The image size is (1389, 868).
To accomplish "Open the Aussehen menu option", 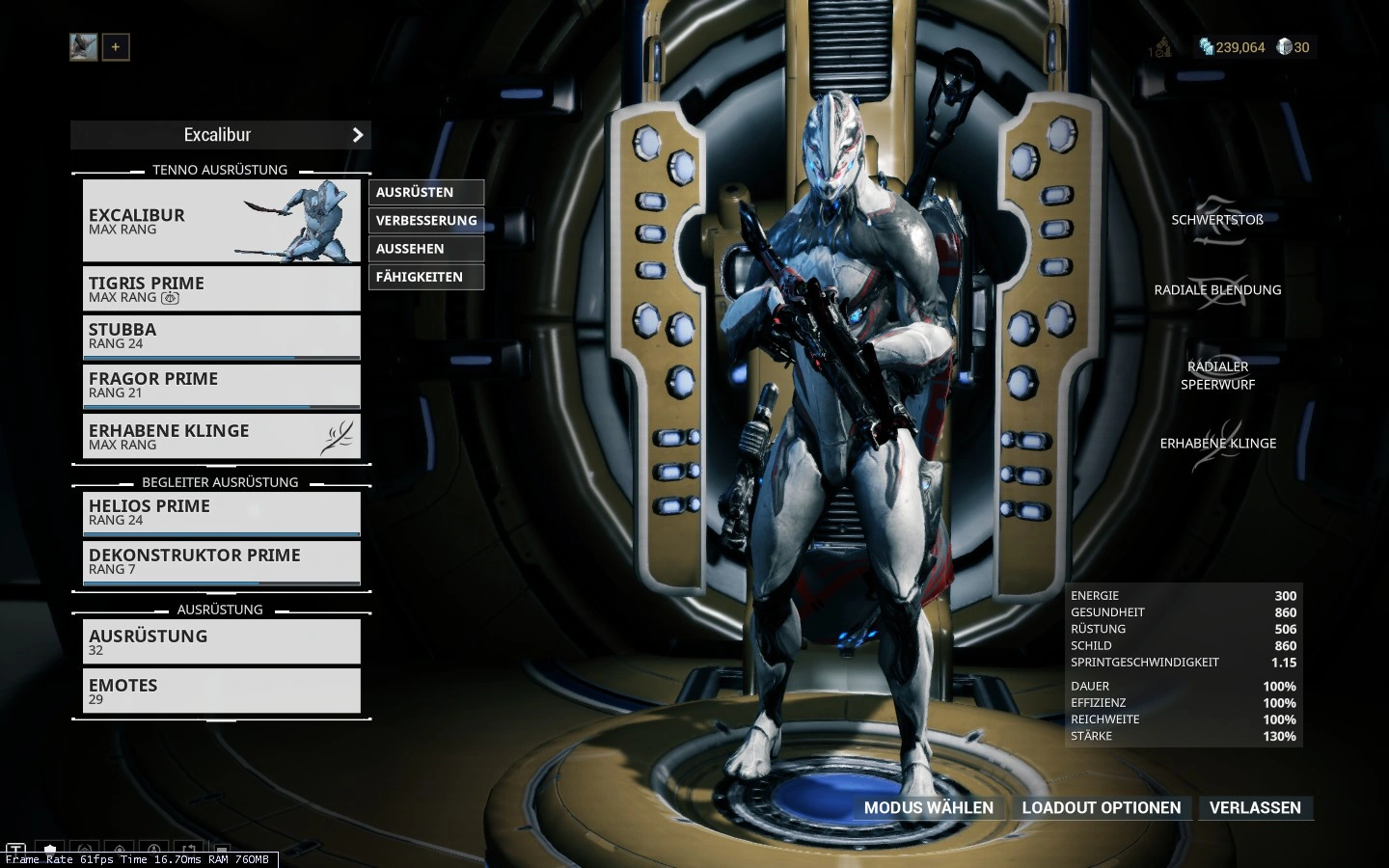I will coord(425,248).
